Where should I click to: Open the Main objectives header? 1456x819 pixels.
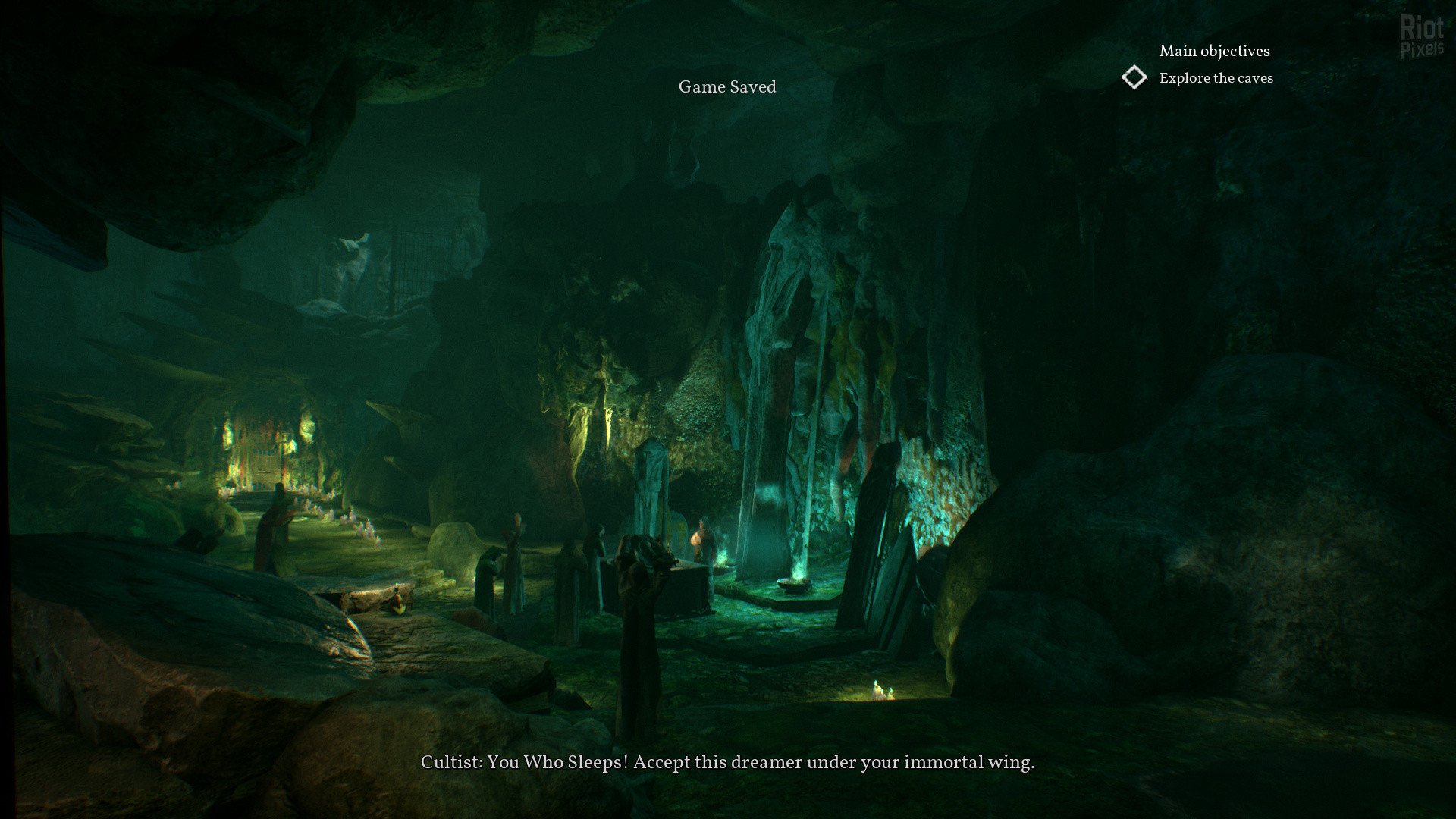[1214, 51]
